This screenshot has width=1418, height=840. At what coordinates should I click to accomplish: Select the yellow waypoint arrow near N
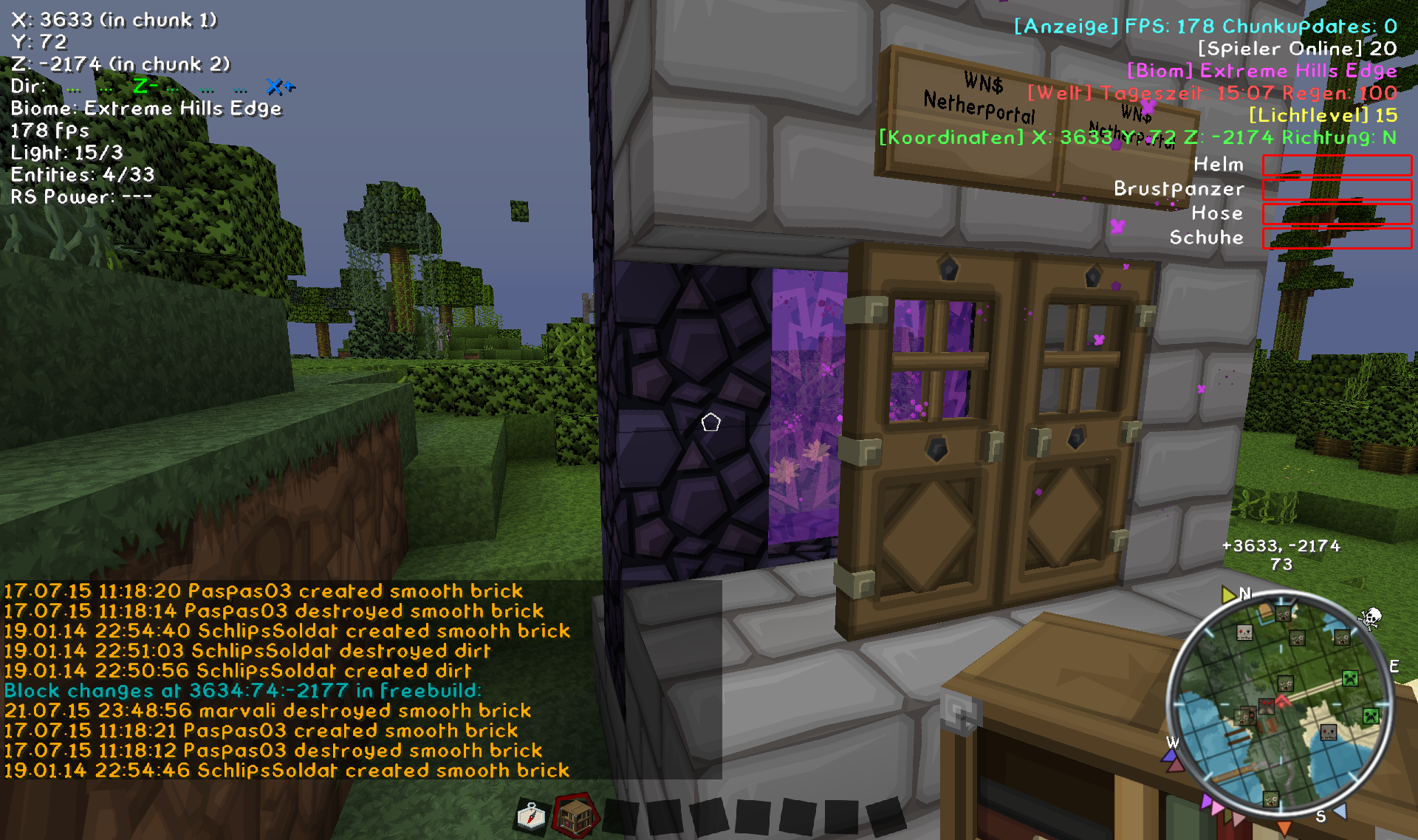tap(1228, 594)
